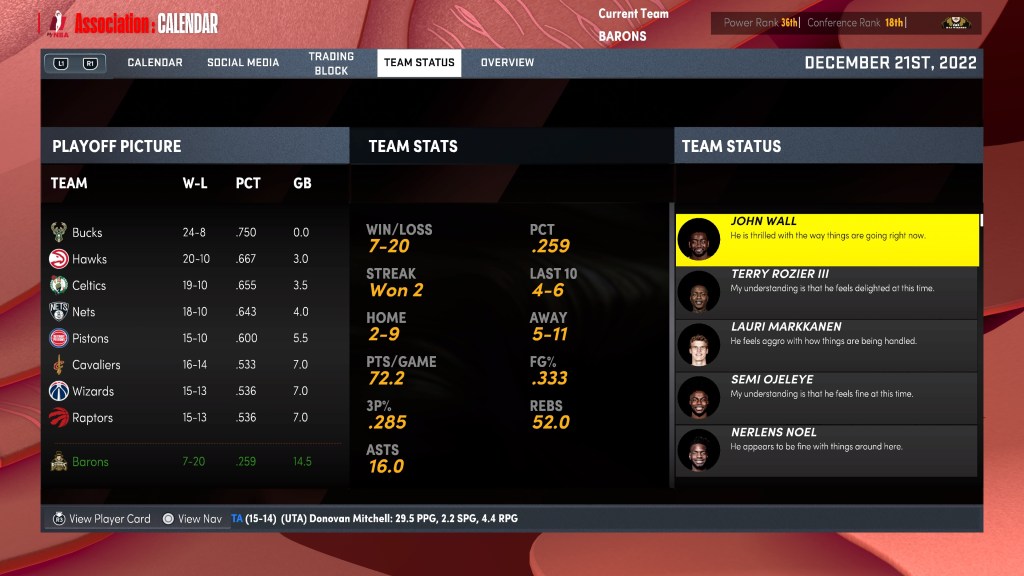Viewport: 1024px width, 576px height.
Task: Select the Pistons standings row
Action: (190, 338)
